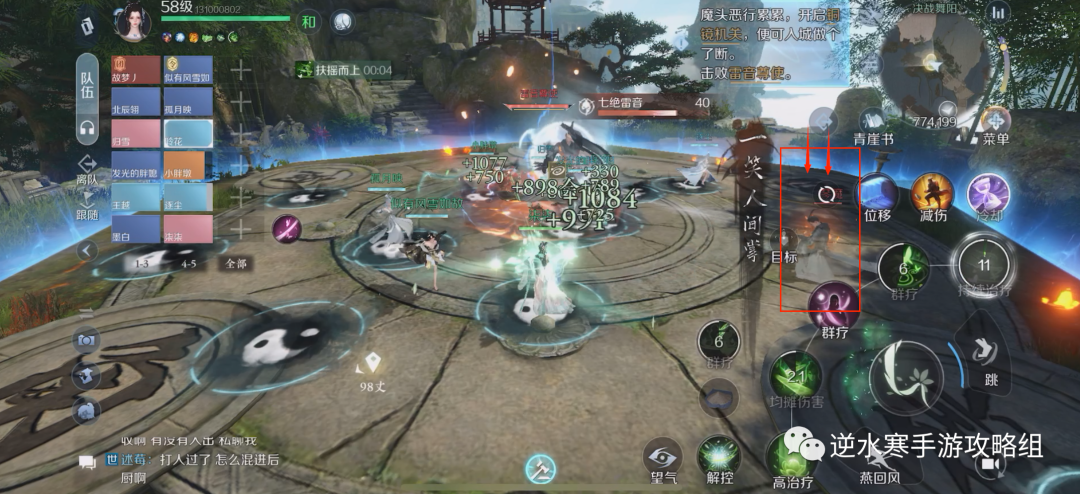
Task: Open the 队伍 team panel tab
Action: pyautogui.click(x=87, y=82)
